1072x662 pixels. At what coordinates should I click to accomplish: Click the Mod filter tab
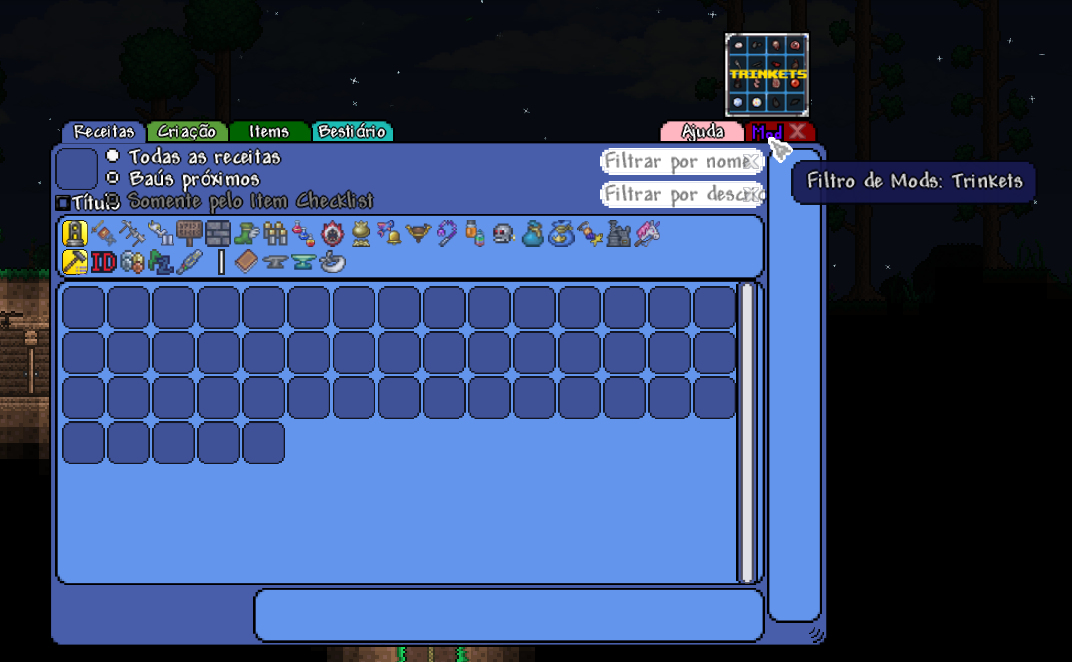(765, 132)
